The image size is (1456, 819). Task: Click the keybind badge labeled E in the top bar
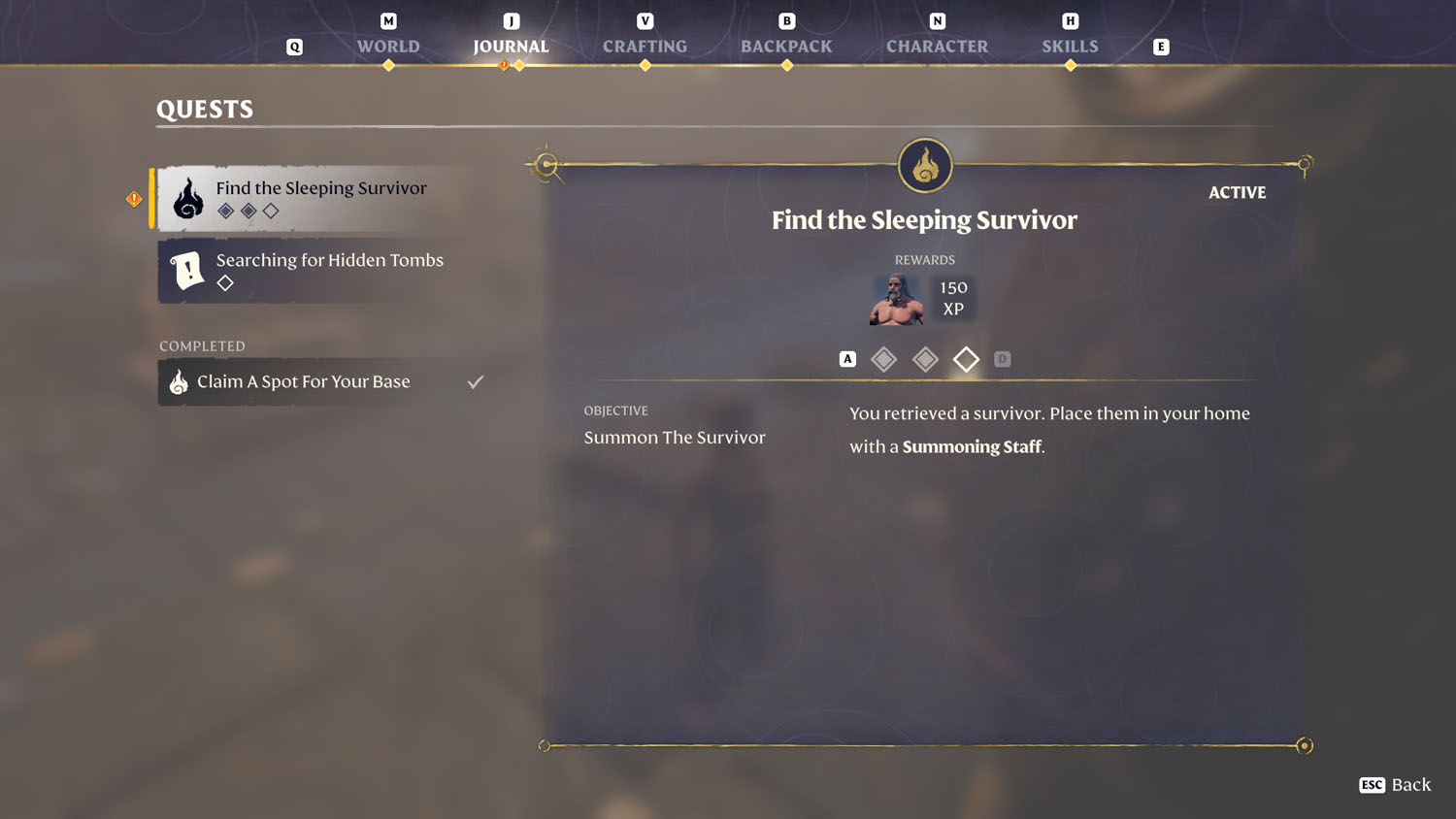click(x=1161, y=46)
